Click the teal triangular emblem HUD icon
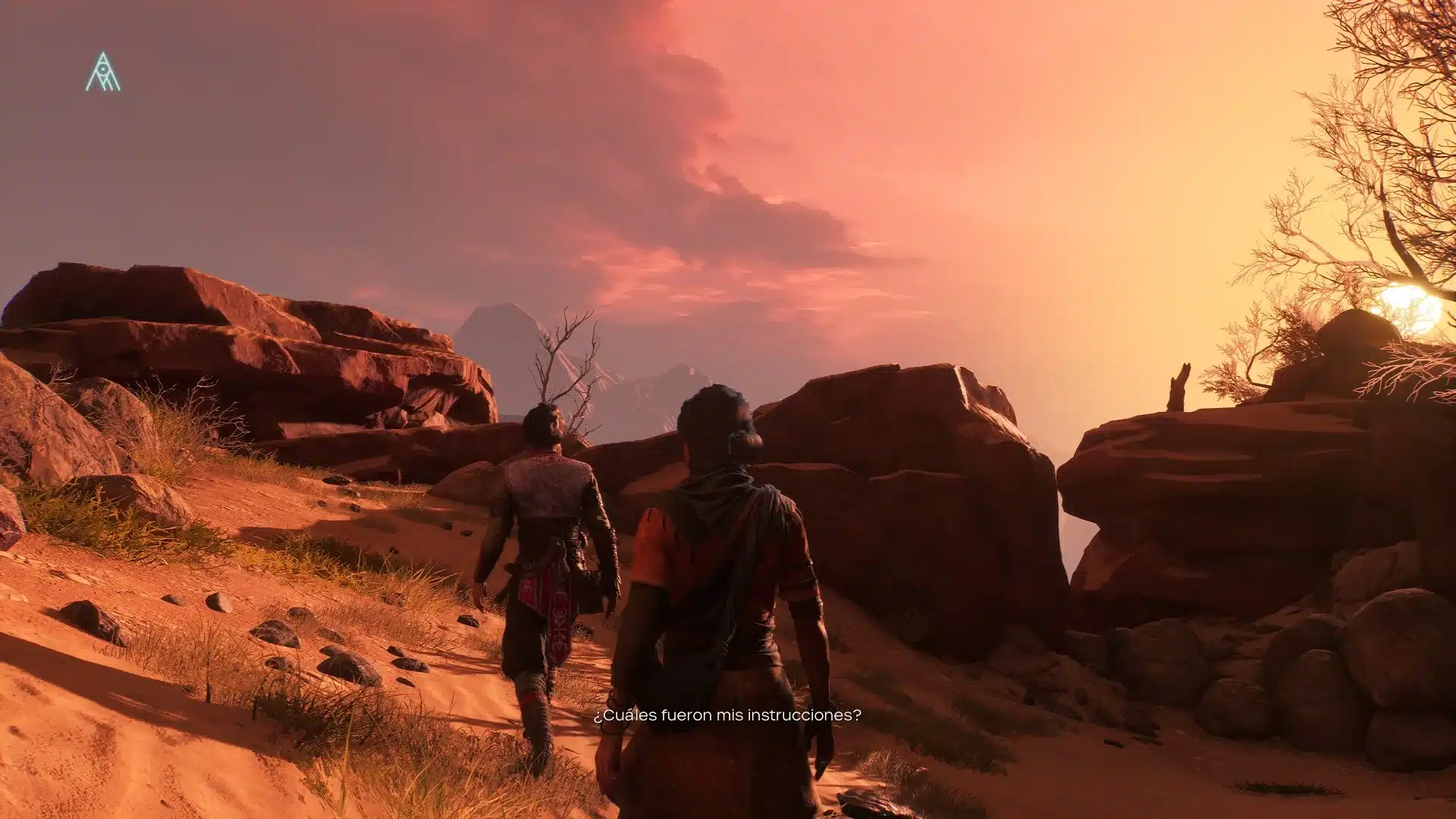Viewport: 1456px width, 819px height. coord(102,73)
